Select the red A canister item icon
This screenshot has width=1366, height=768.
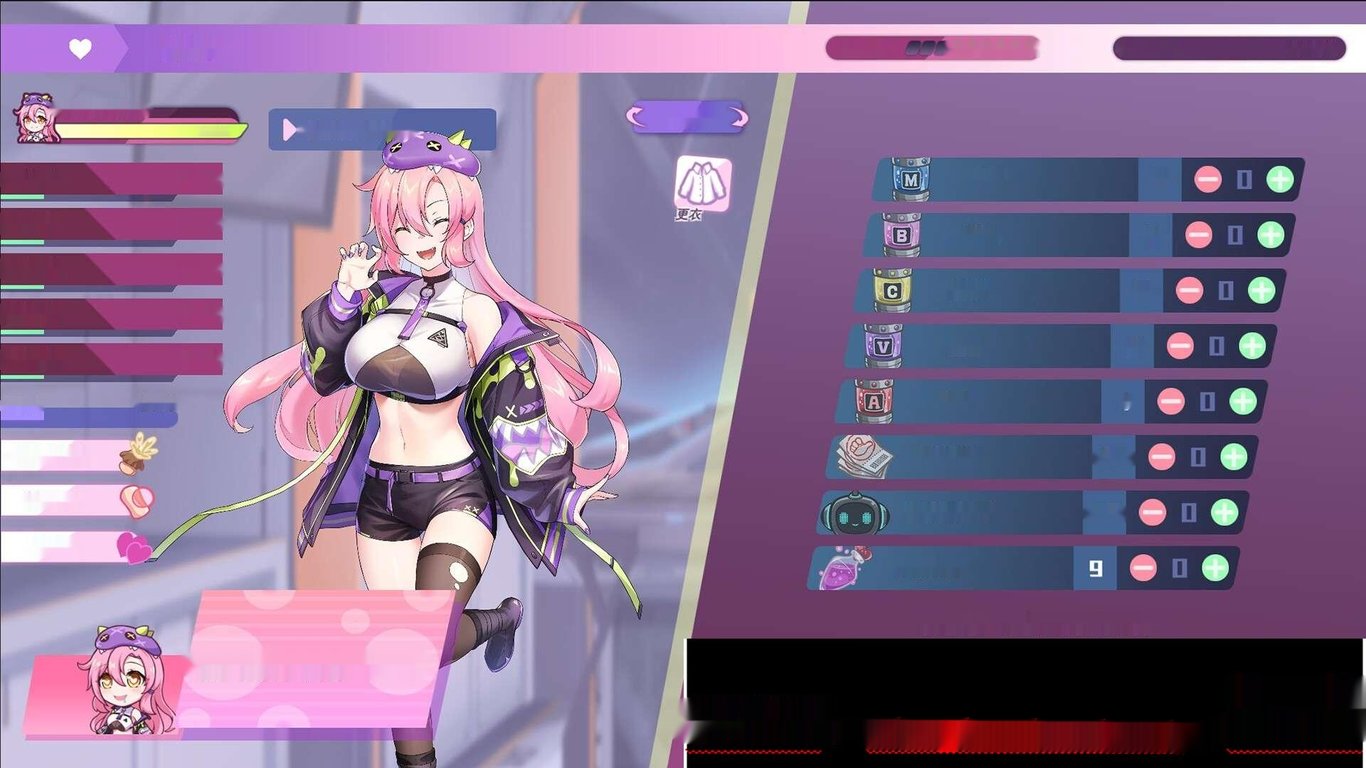point(874,400)
